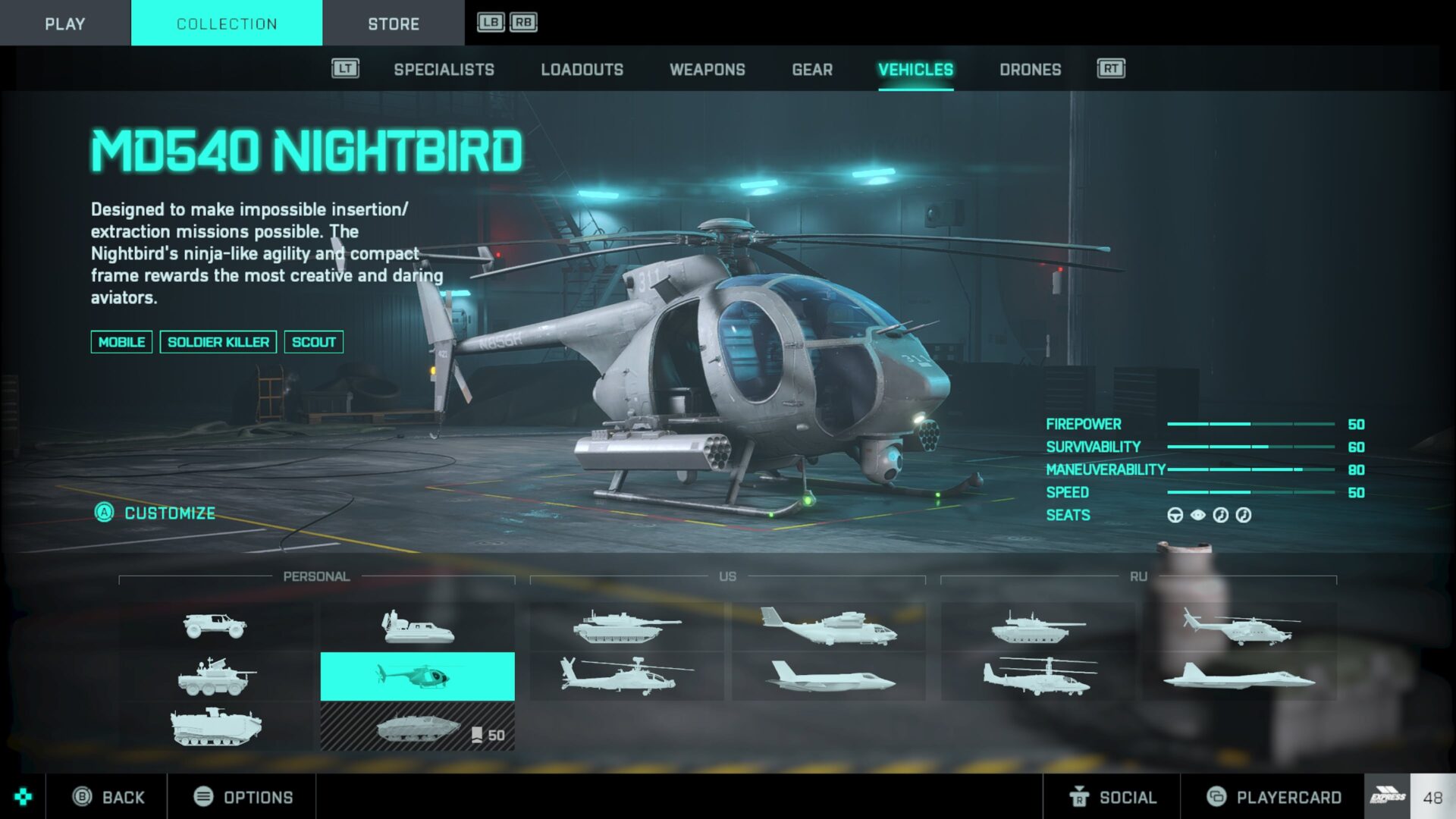This screenshot has width=1456, height=819.
Task: View the Drones category
Action: (x=1030, y=70)
